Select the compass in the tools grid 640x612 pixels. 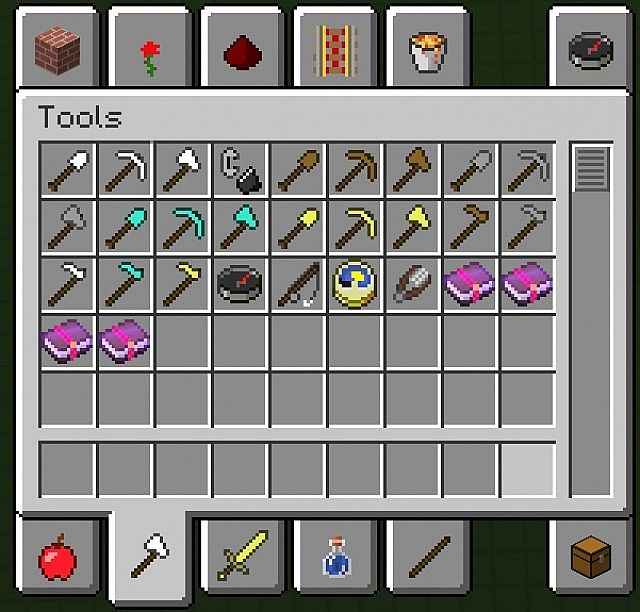240,283
